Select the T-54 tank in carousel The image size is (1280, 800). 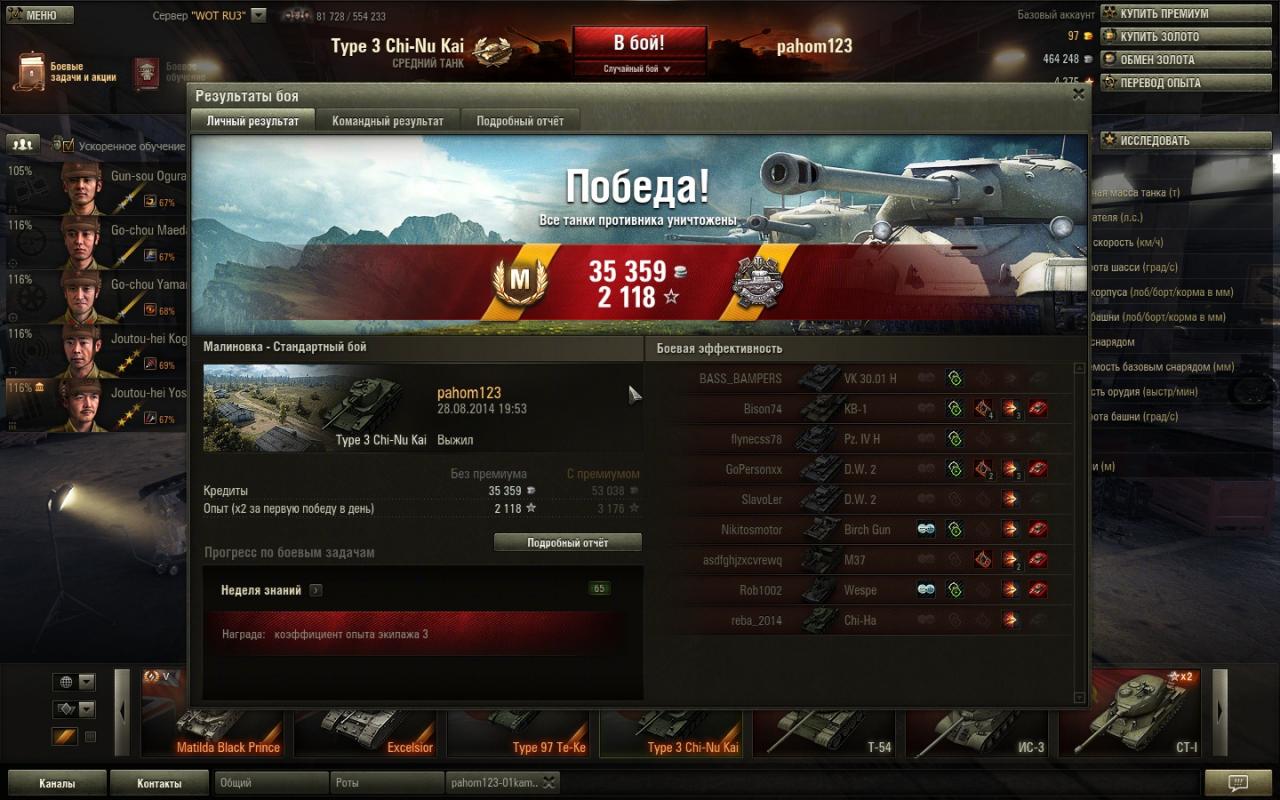(824, 722)
